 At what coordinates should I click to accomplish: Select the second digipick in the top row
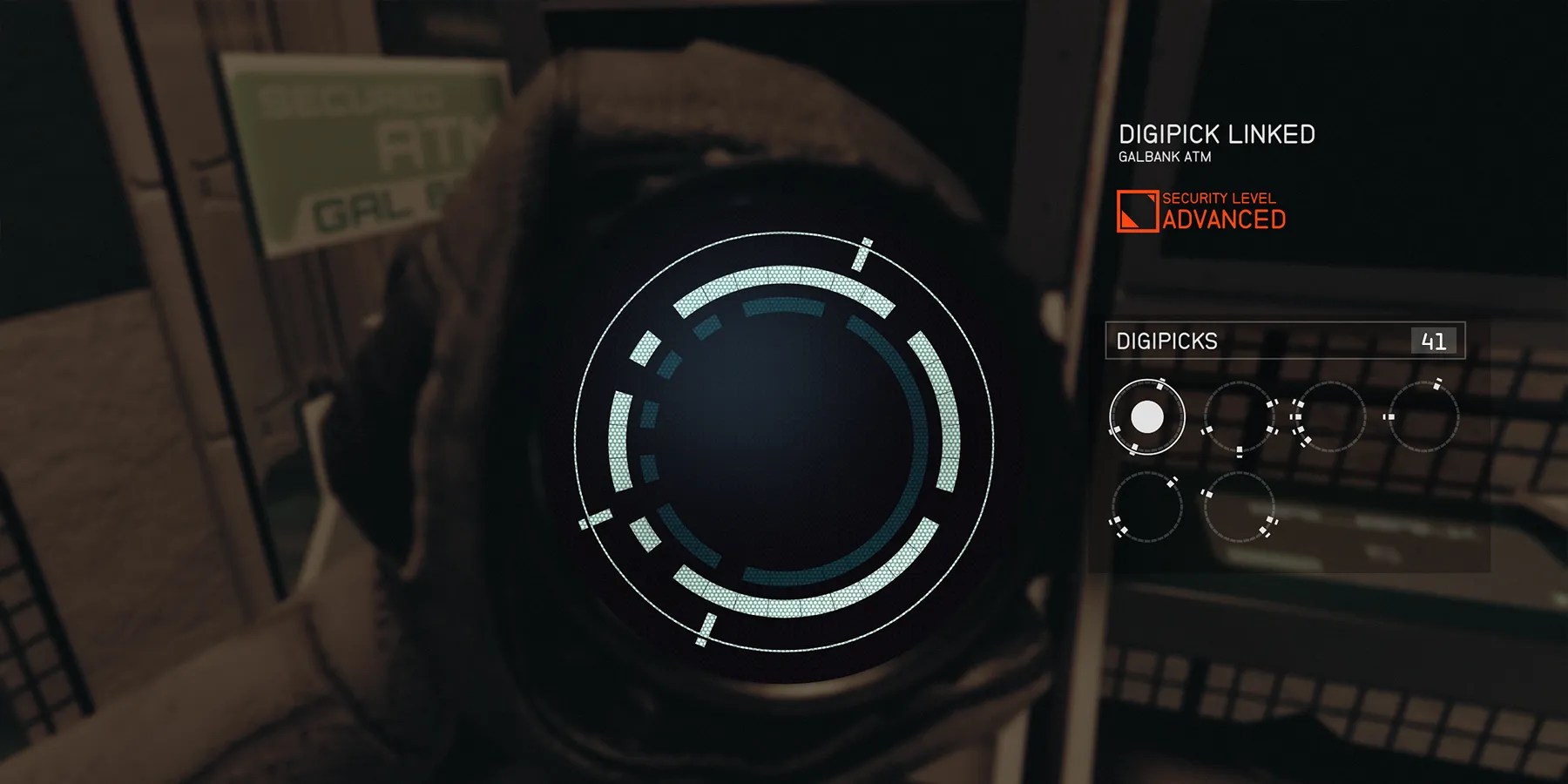1239,418
